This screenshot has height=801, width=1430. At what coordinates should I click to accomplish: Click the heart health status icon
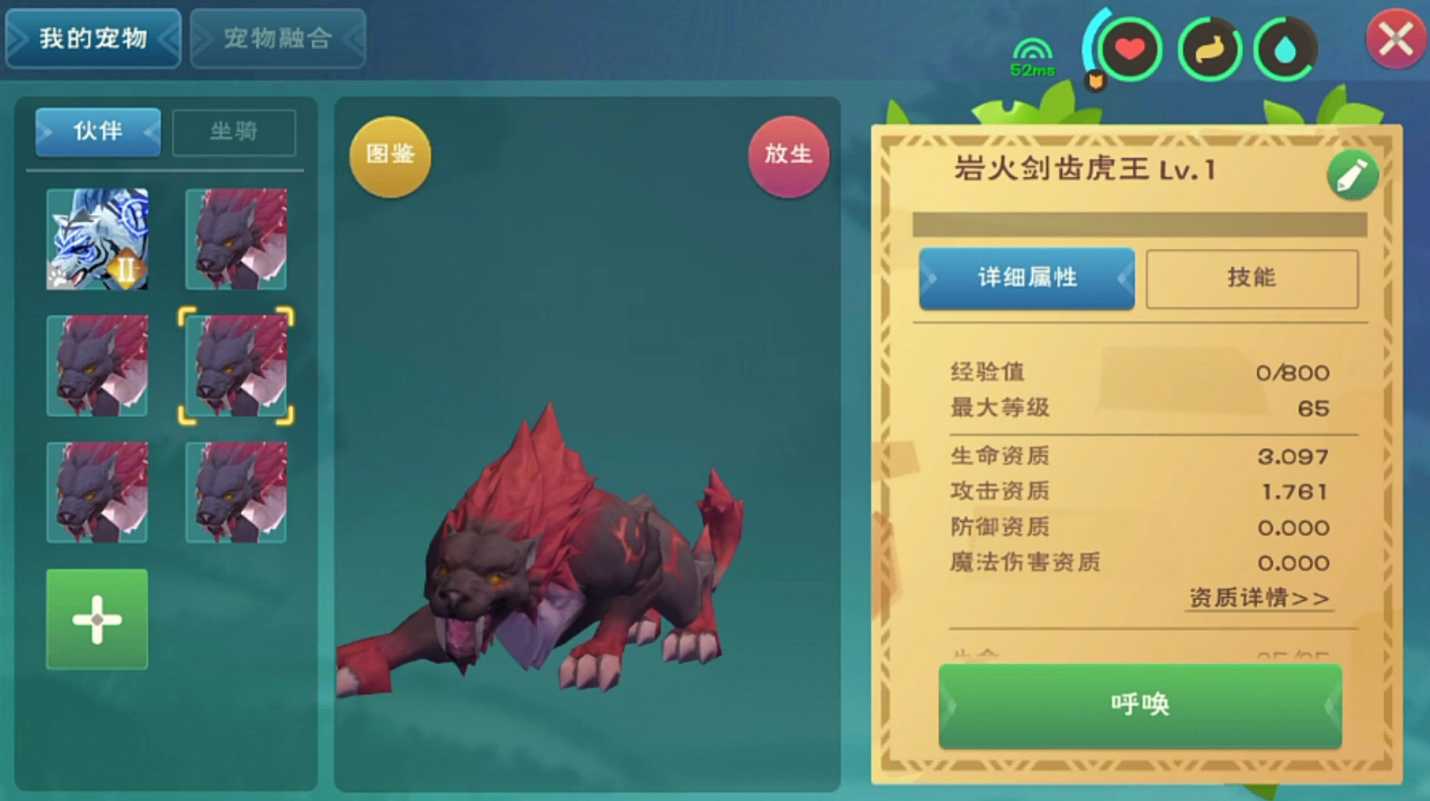click(1128, 46)
